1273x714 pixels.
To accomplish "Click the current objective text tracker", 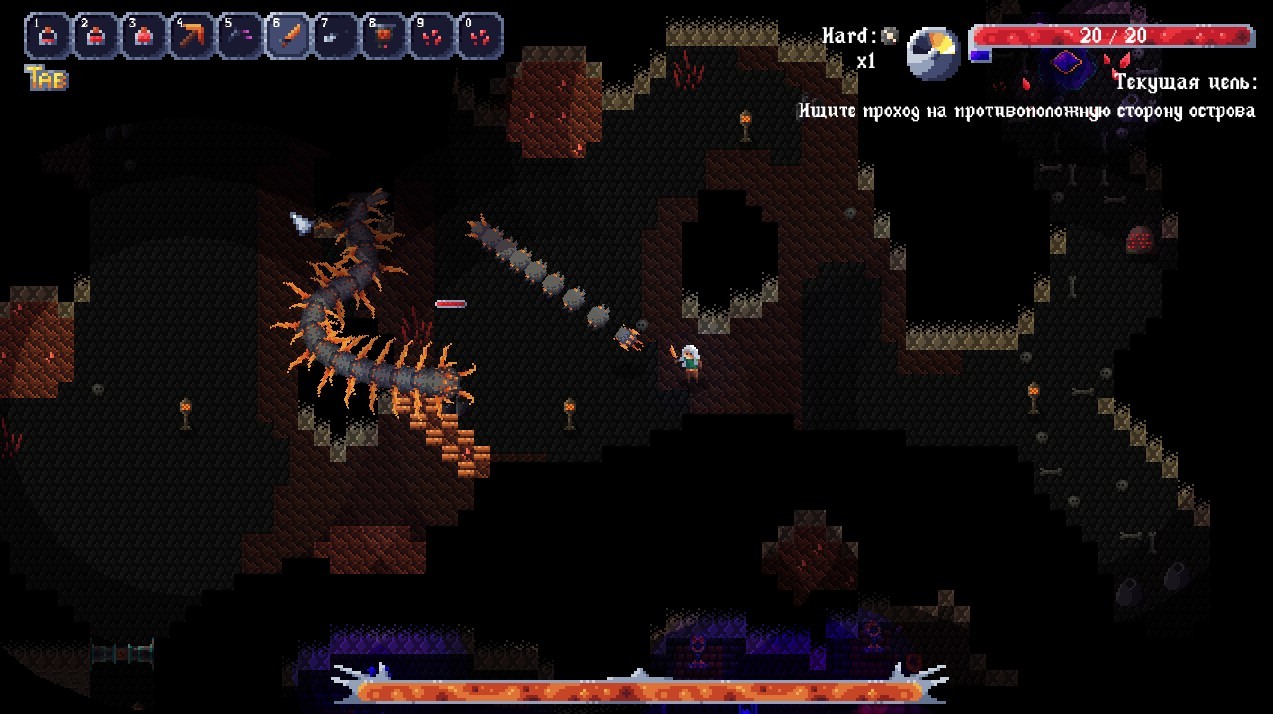I will pyautogui.click(x=1026, y=111).
